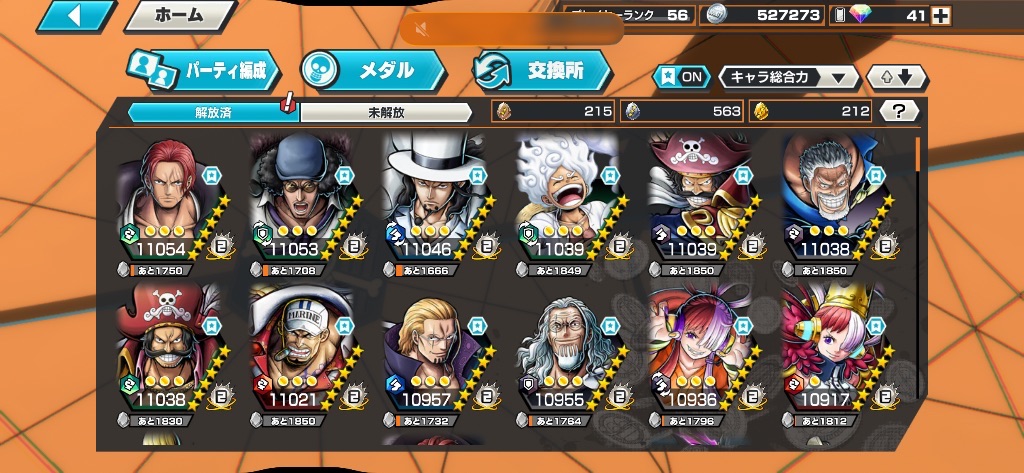Open the 交換所 exchange shop
1024x473 pixels.
pyautogui.click(x=542, y=70)
